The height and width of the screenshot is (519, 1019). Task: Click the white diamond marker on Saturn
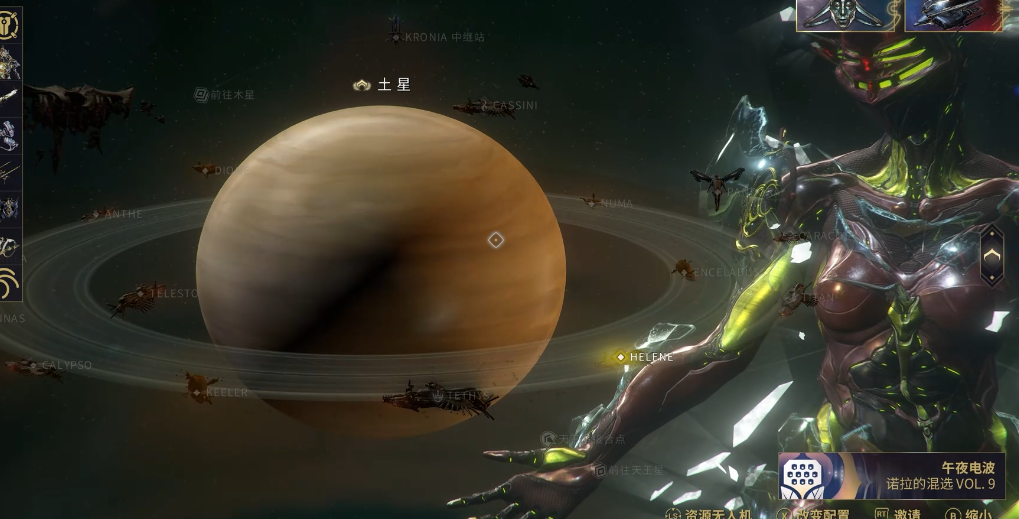point(495,240)
